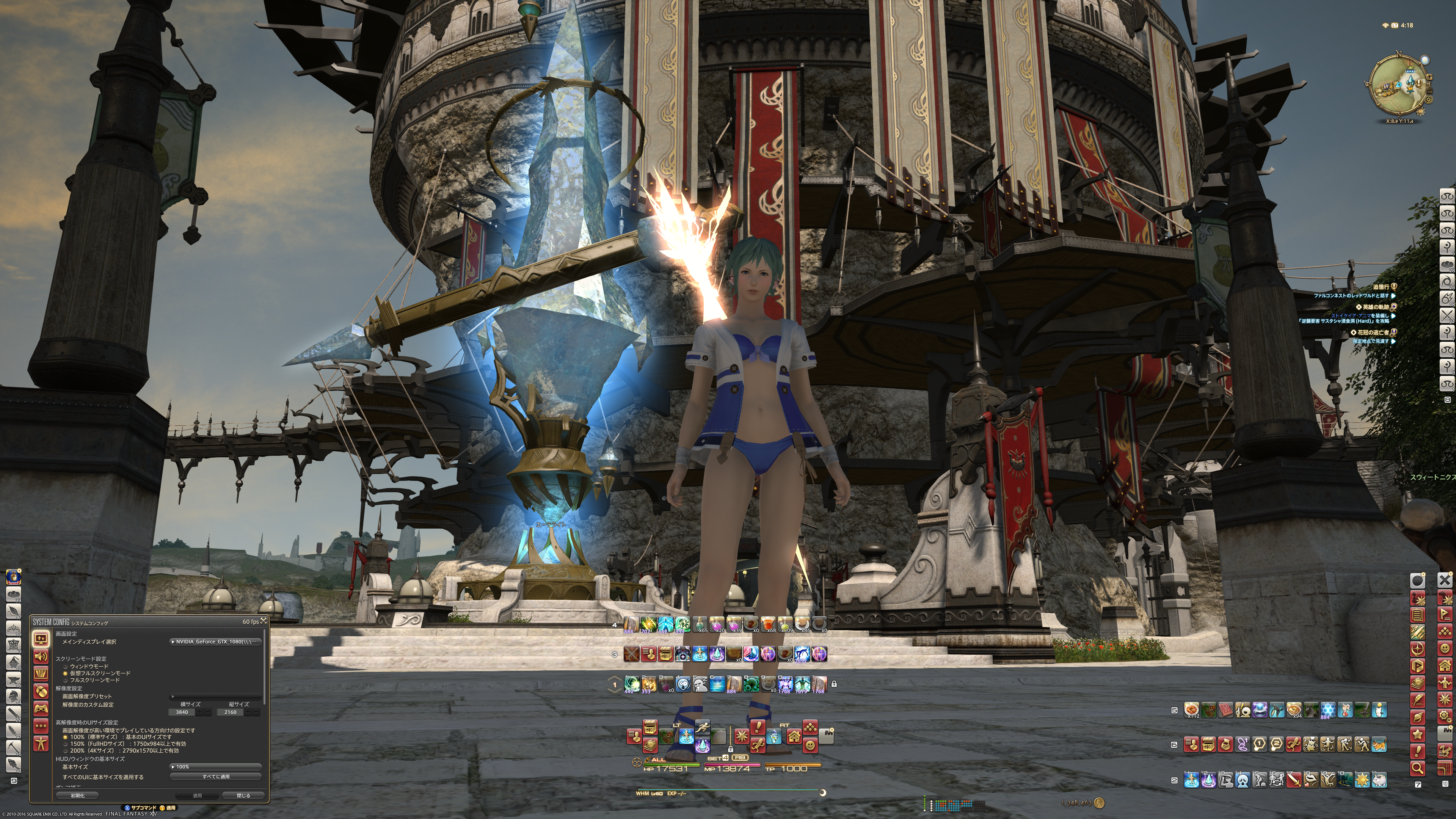The width and height of the screenshot is (1456, 819).
Task: Open the main display selection dropdown
Action: (215, 642)
